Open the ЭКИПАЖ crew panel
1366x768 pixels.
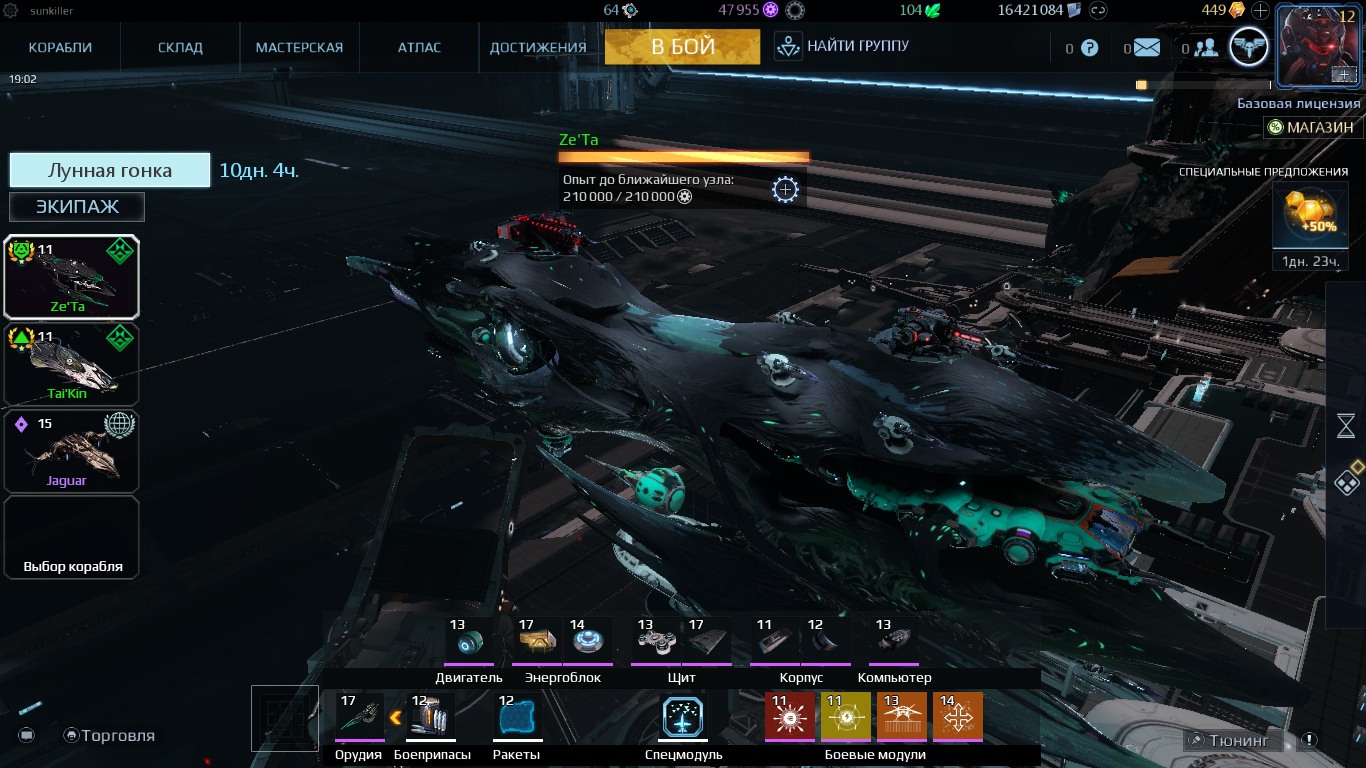pyautogui.click(x=76, y=206)
